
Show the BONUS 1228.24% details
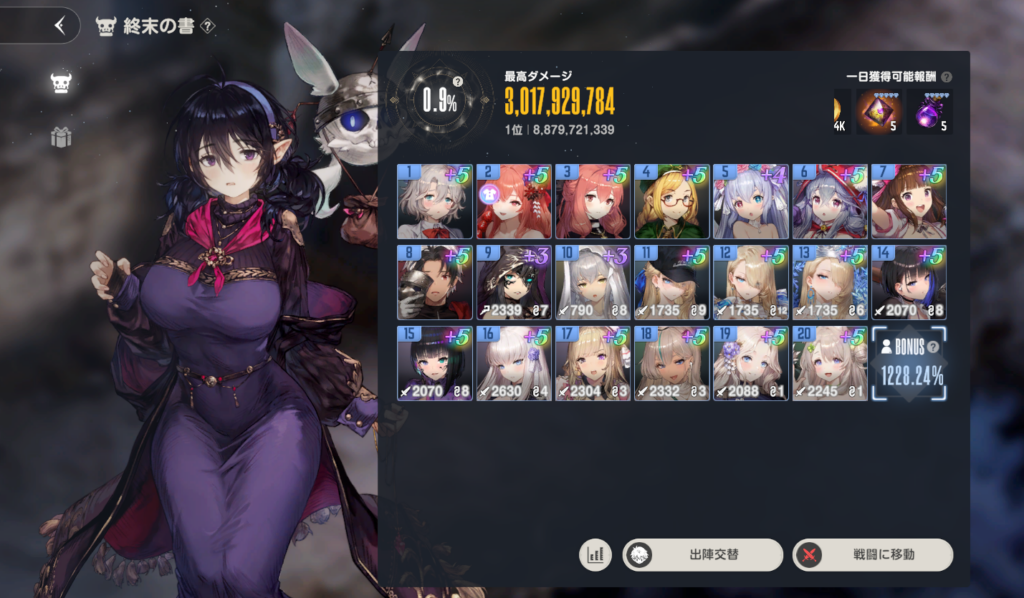pyautogui.click(x=908, y=364)
